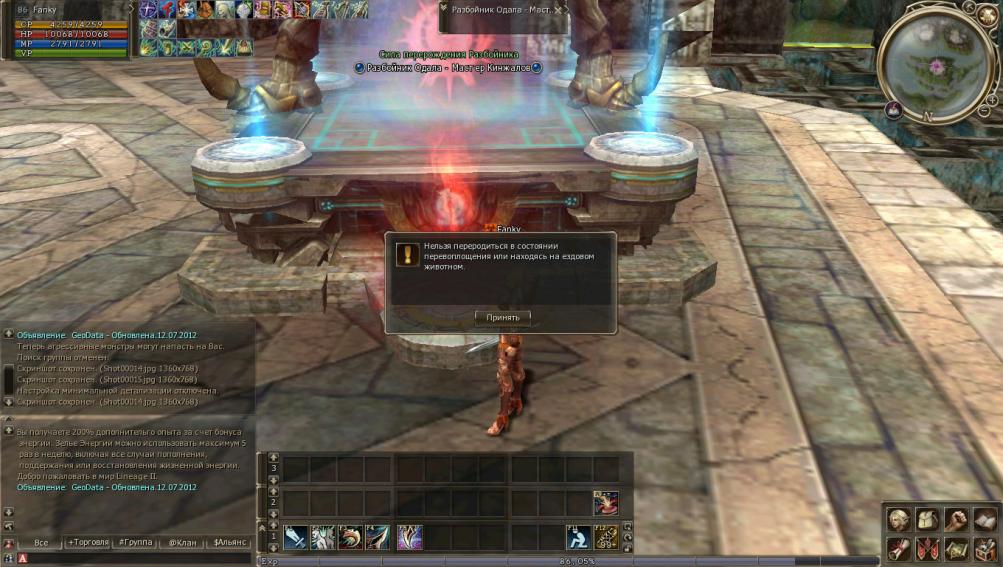
Task: Open the clan red banners icon
Action: coord(928,548)
